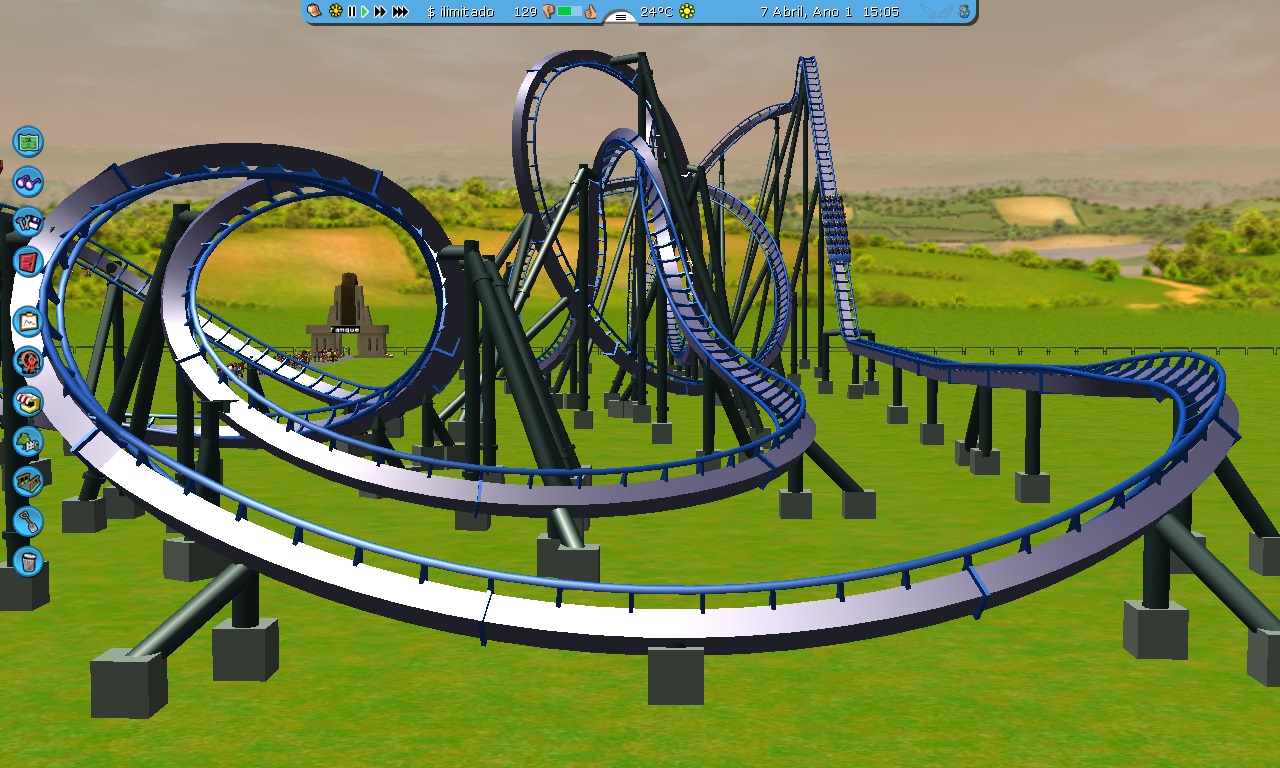Open the rides list with the red book icon
The height and width of the screenshot is (768, 1280).
click(x=27, y=262)
